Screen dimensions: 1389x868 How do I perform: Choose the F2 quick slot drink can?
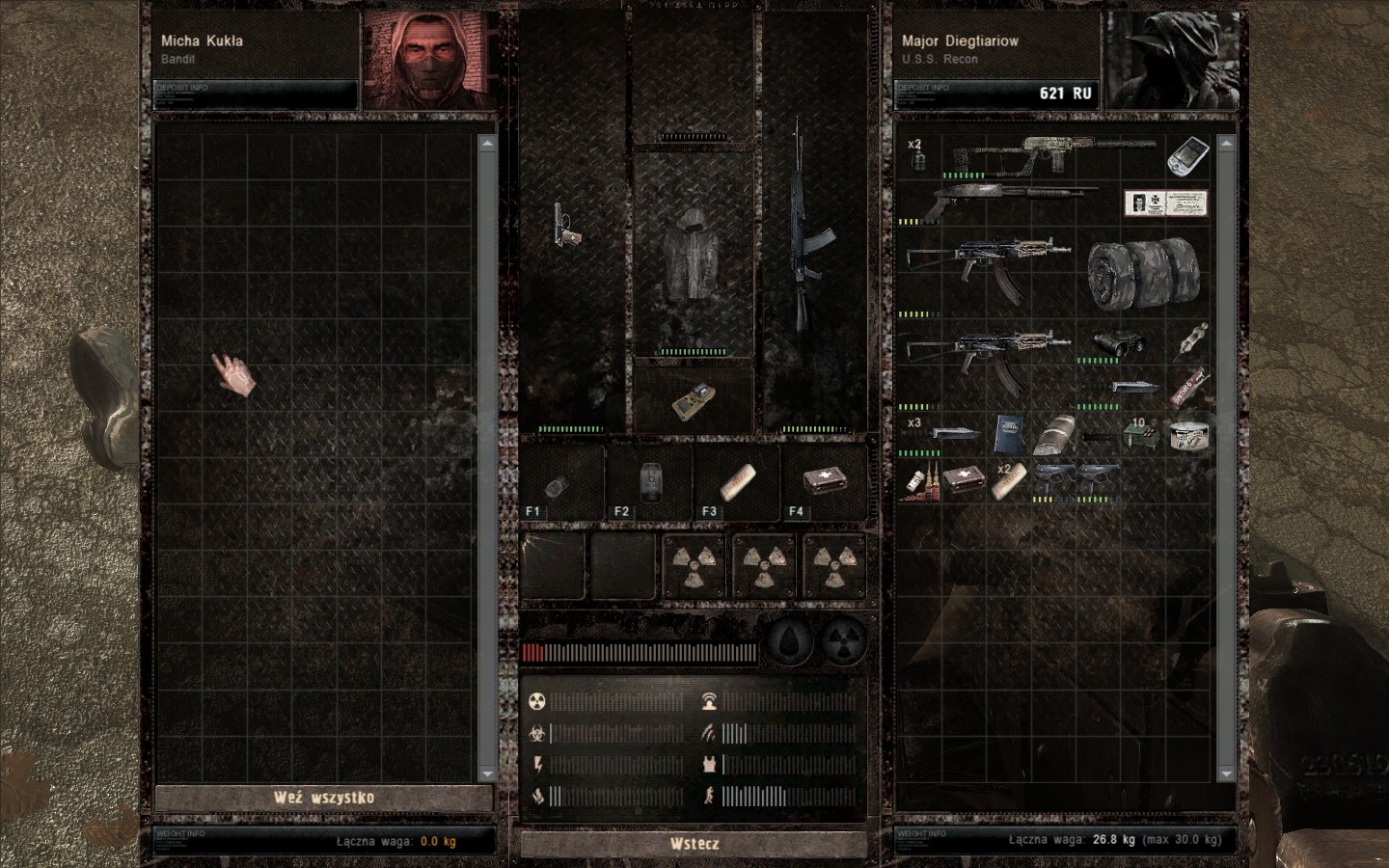(649, 481)
